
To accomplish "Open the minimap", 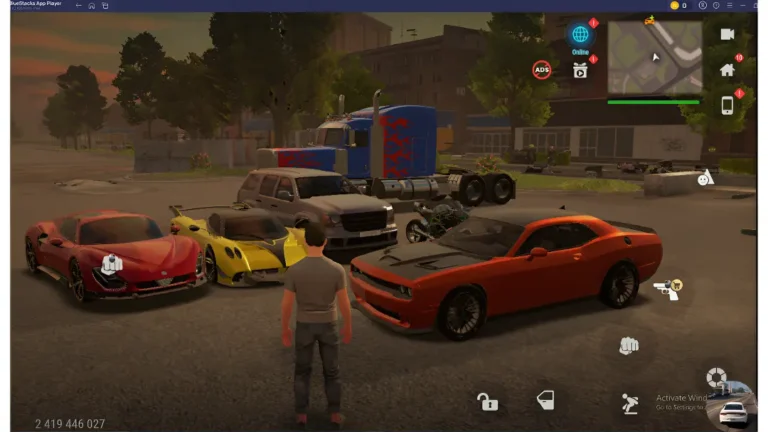I will point(655,56).
